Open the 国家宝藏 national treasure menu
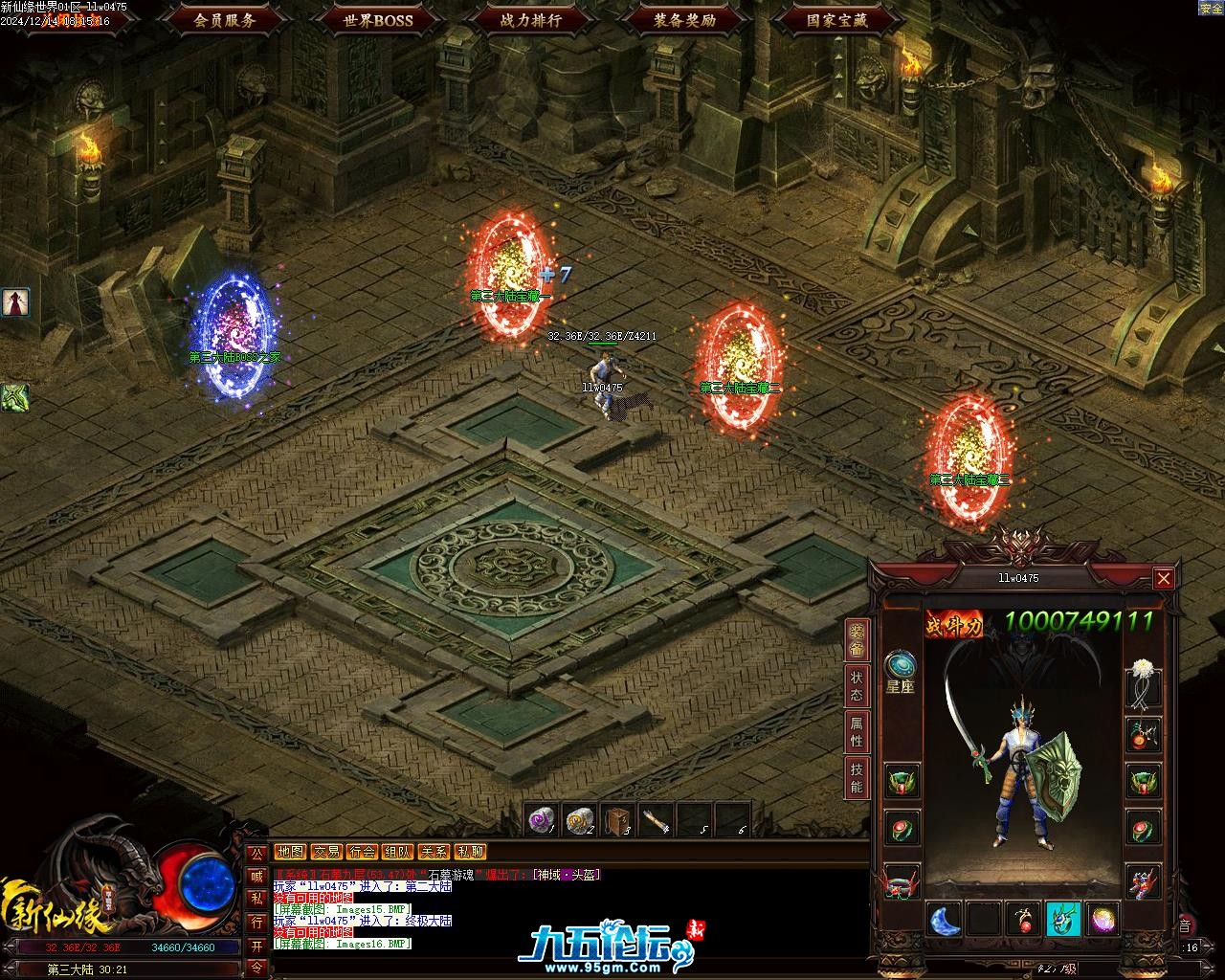Image resolution: width=1225 pixels, height=980 pixels. pyautogui.click(x=837, y=19)
